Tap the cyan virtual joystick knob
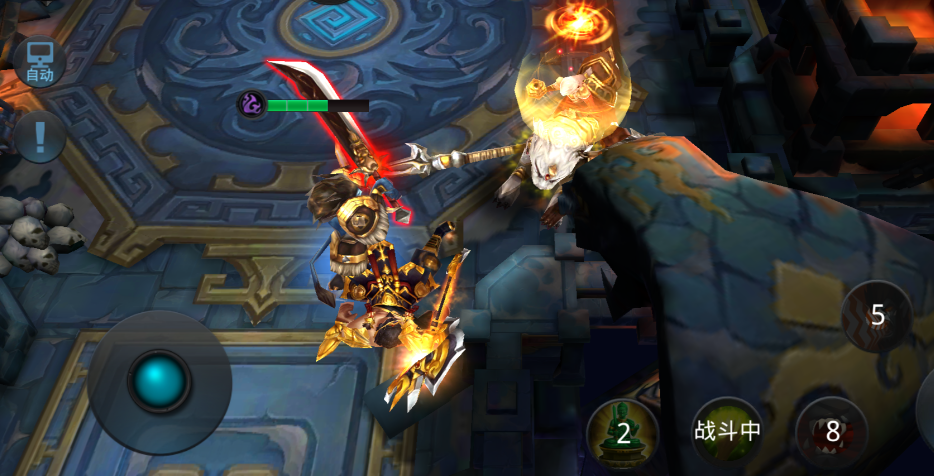 (x=160, y=380)
